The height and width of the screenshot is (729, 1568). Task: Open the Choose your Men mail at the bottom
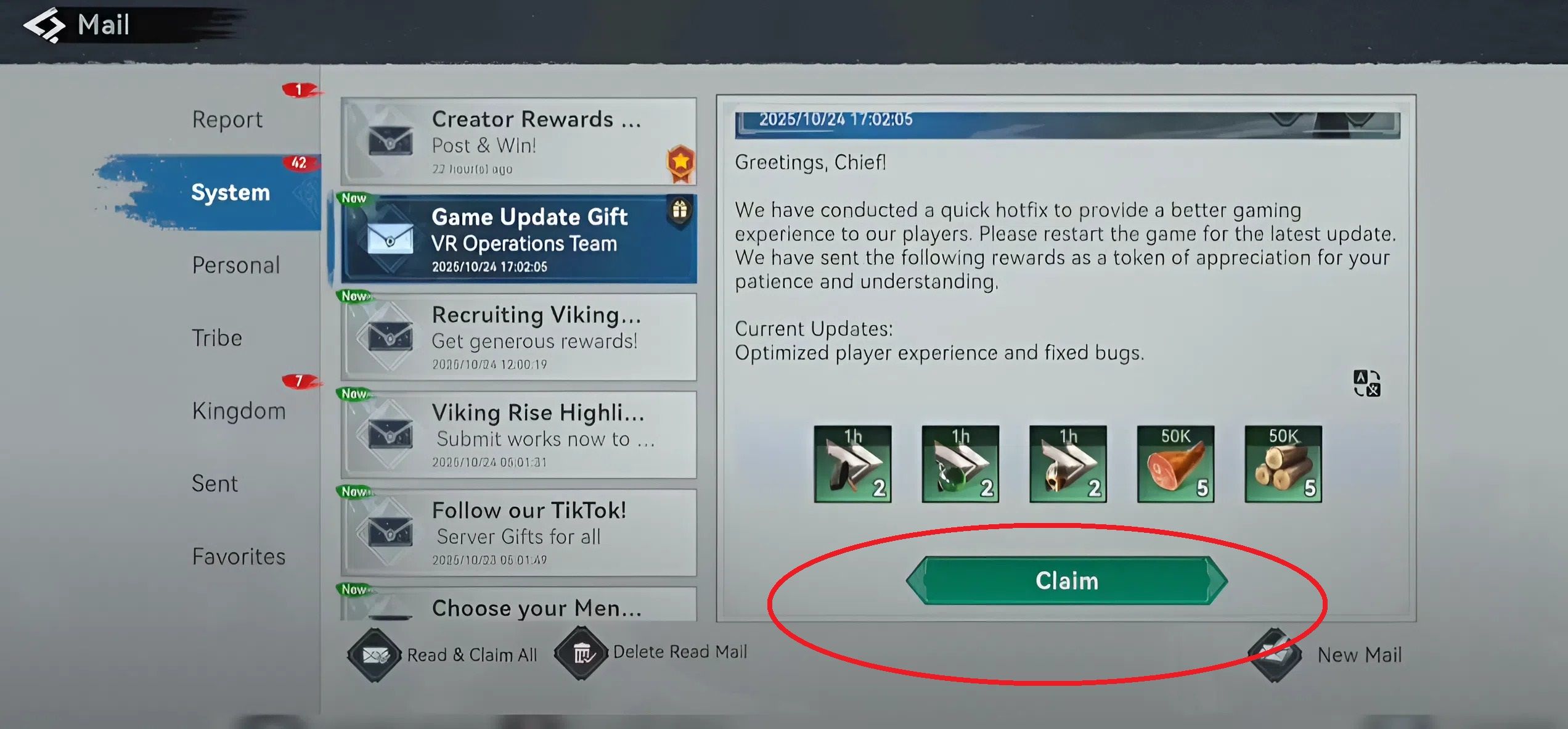coord(520,607)
